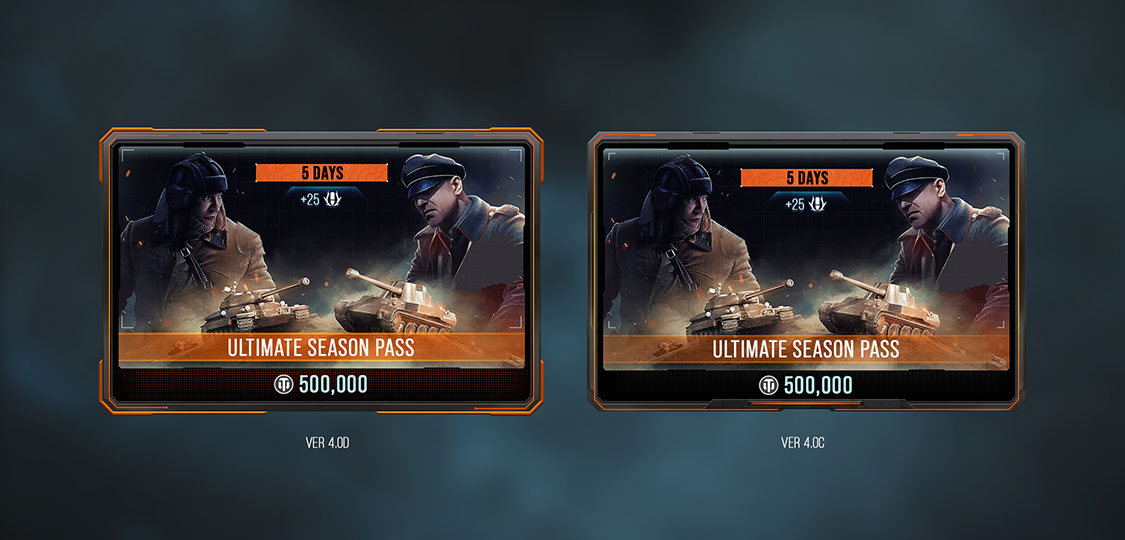
Task: Select the orange-framed Ultimate Season Pass card
Action: 320,270
